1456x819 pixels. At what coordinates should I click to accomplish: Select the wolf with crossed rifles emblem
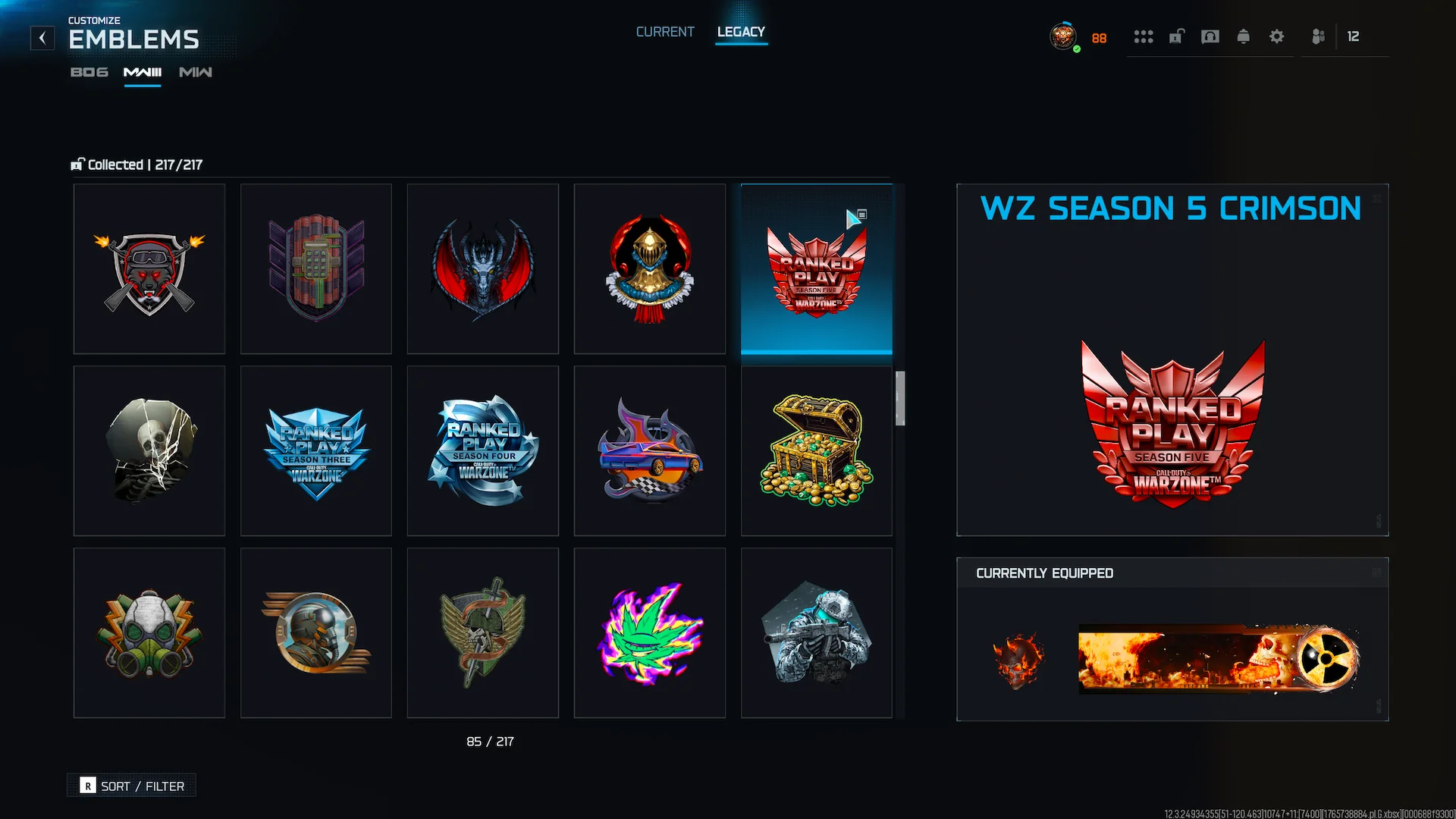coord(149,269)
